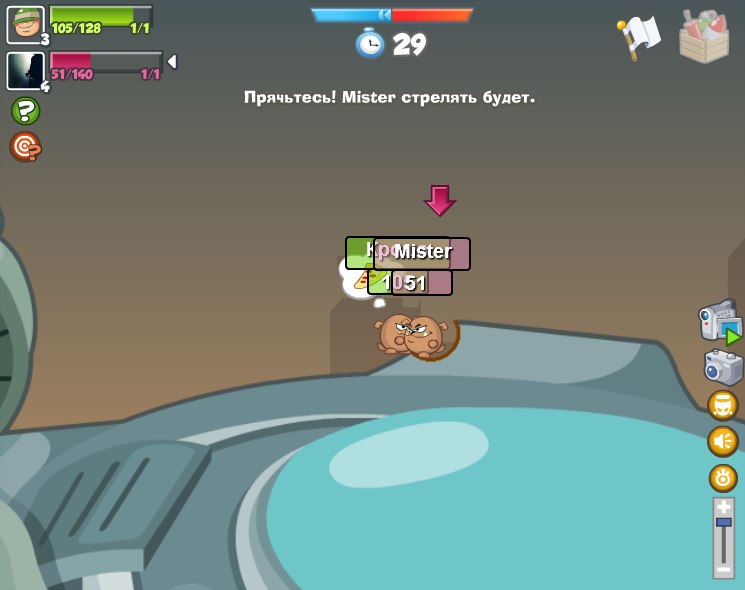Screen dimensions: 745x590
Task: Toggle sound with the speaker button
Action: click(x=723, y=441)
